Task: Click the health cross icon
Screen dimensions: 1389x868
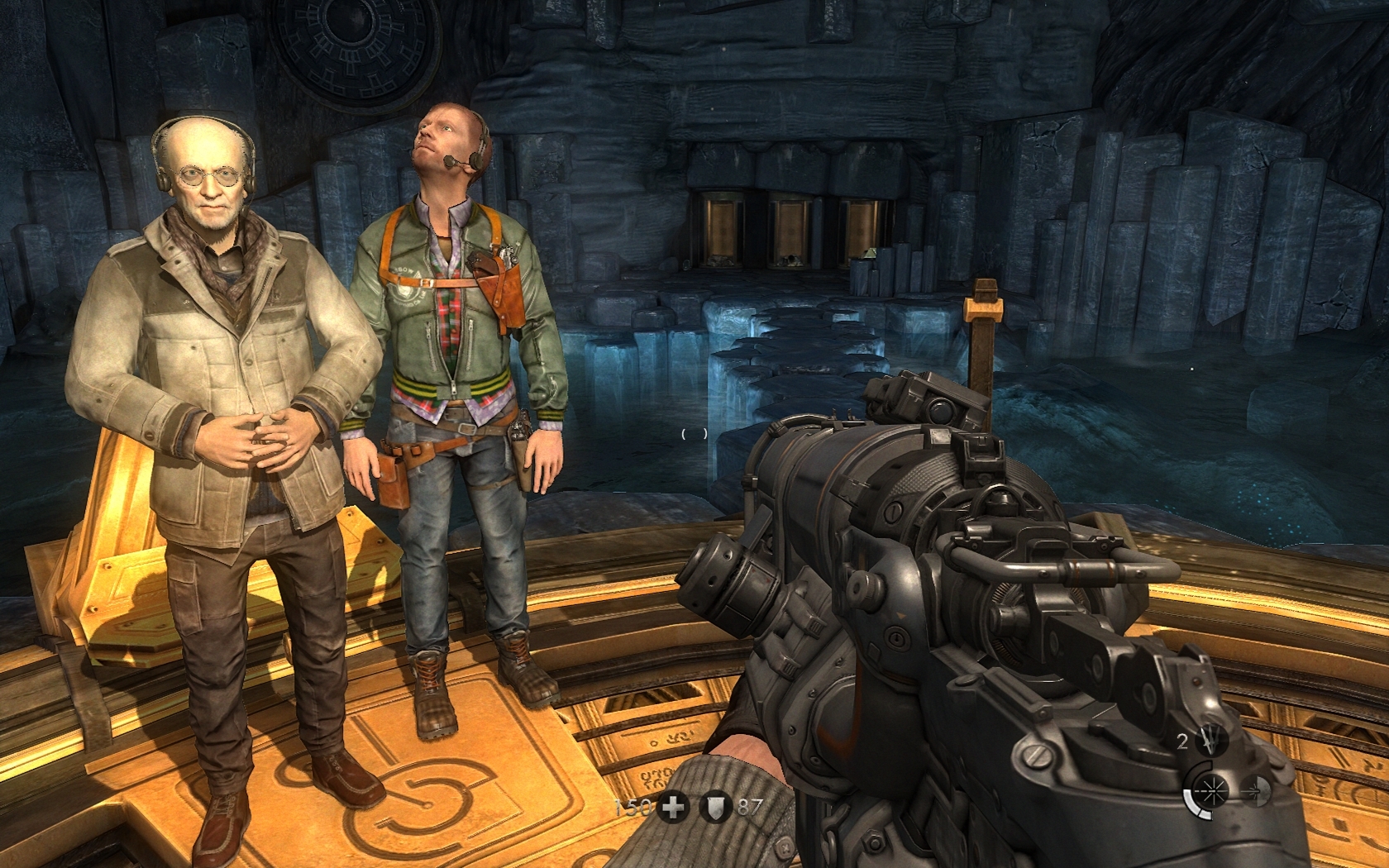Action: point(674,807)
